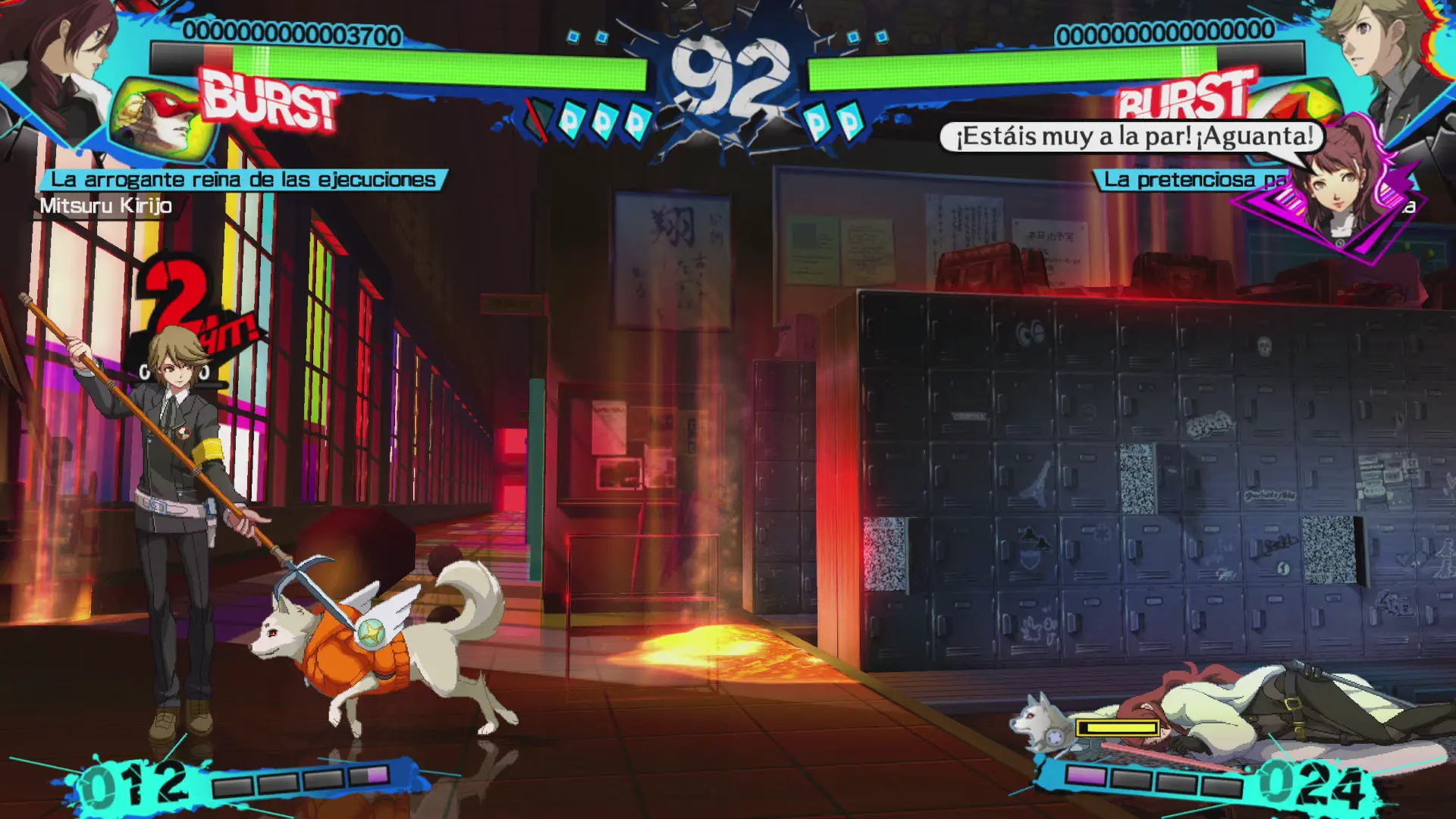Click the Mitsuru Kirijo name tag
The width and height of the screenshot is (1456, 819).
pyautogui.click(x=105, y=206)
